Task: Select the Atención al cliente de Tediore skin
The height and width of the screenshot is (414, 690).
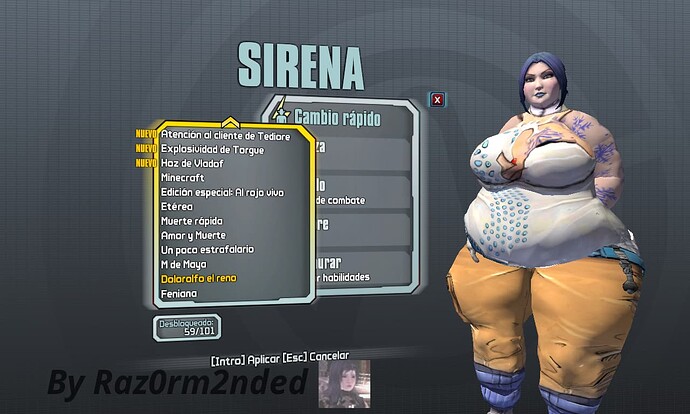Action: (225, 134)
